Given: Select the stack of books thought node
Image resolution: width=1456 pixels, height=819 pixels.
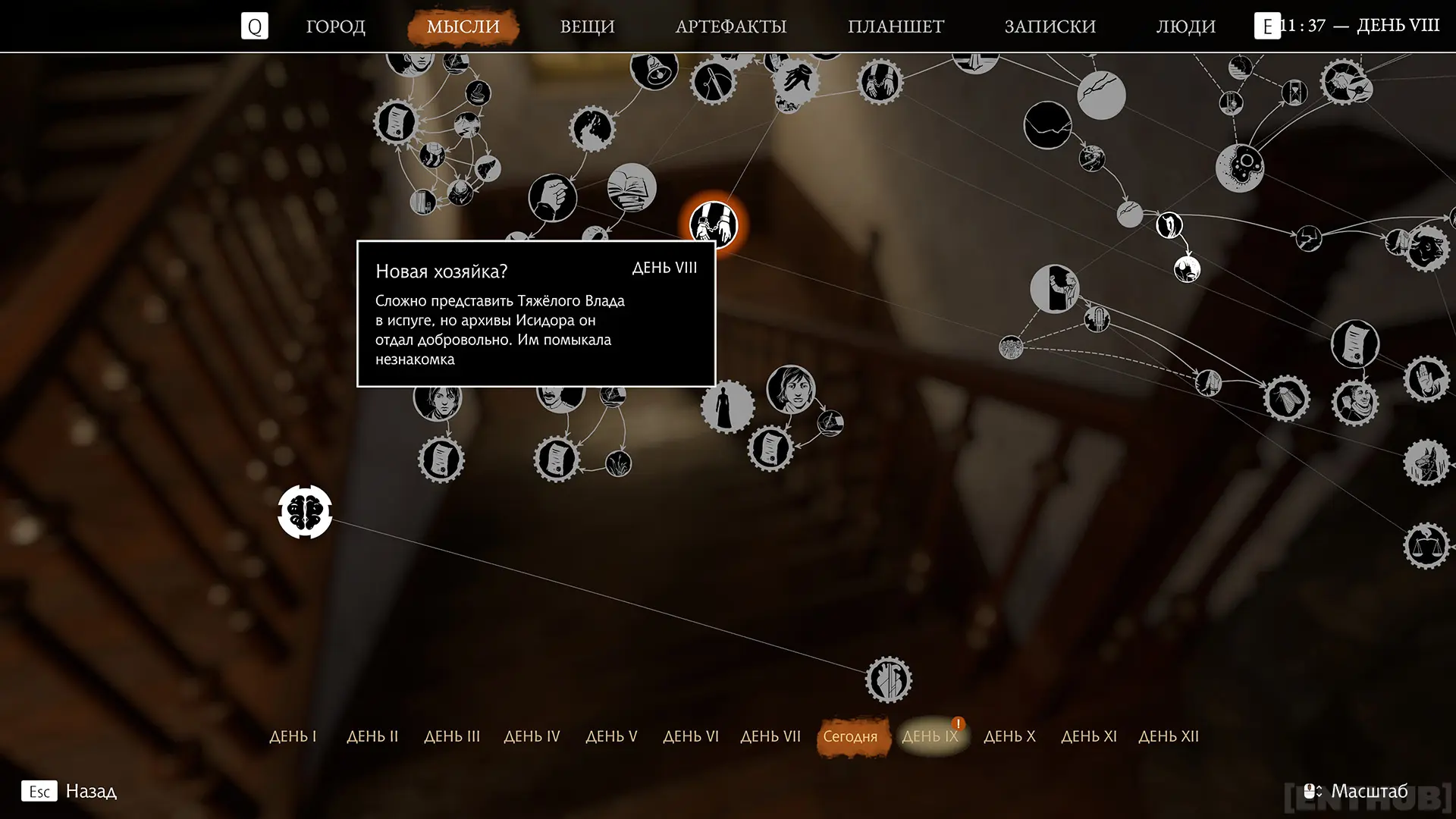Looking at the screenshot, I should [632, 187].
